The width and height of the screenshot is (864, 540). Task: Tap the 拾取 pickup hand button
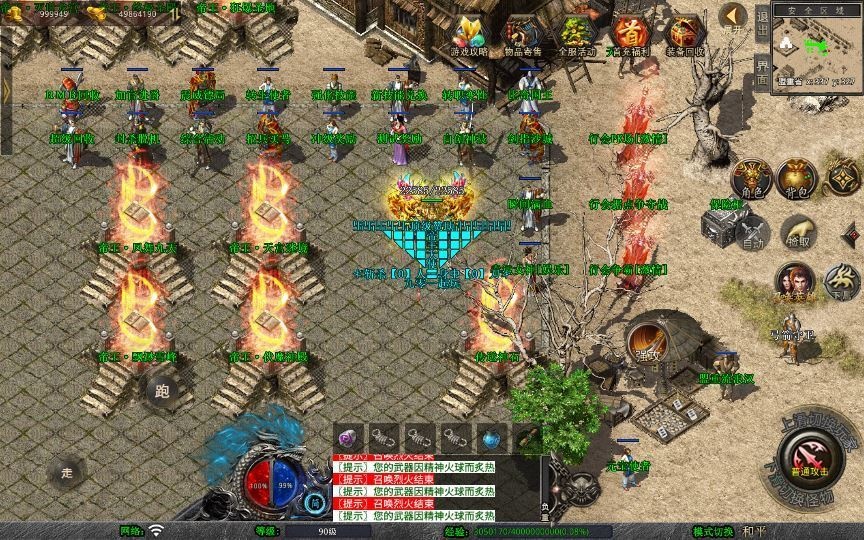[x=797, y=231]
